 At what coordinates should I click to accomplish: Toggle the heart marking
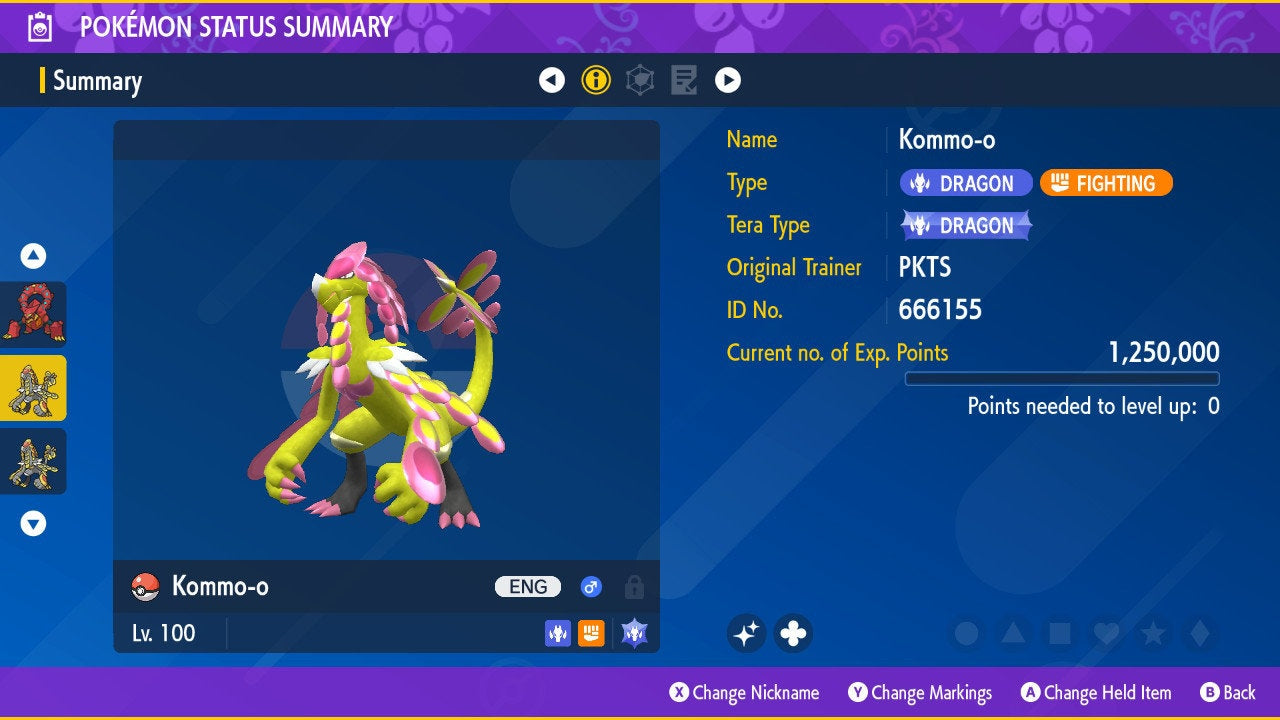point(1105,633)
